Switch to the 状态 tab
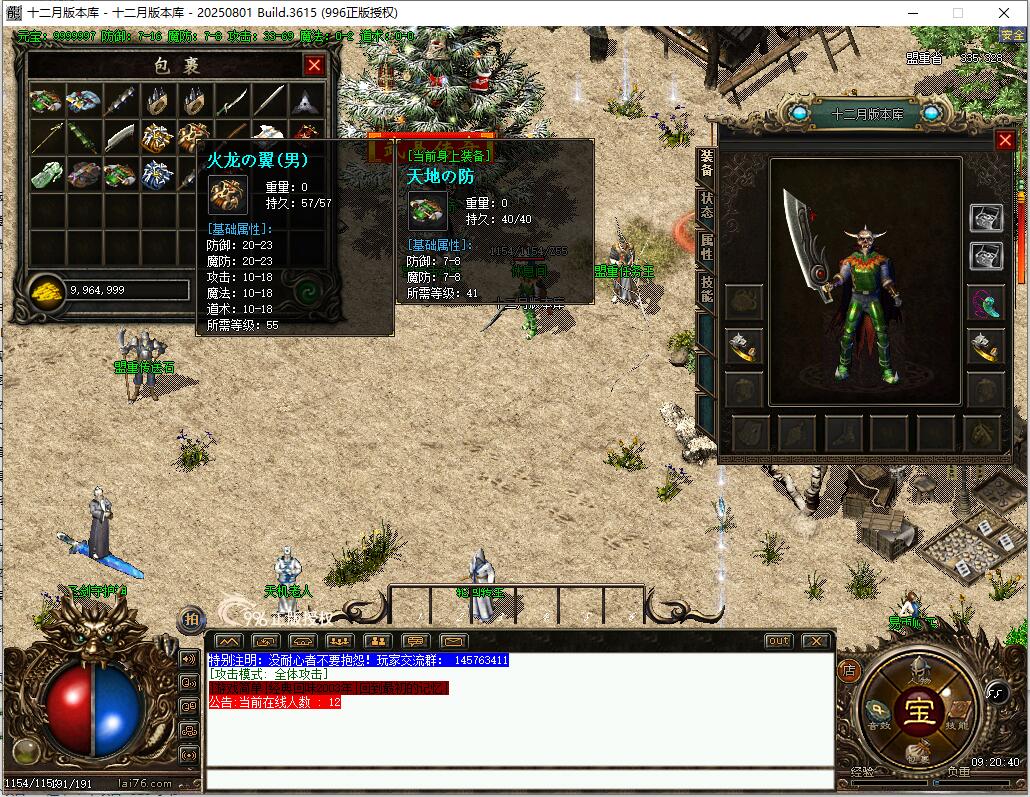The image size is (1030, 797). point(706,206)
